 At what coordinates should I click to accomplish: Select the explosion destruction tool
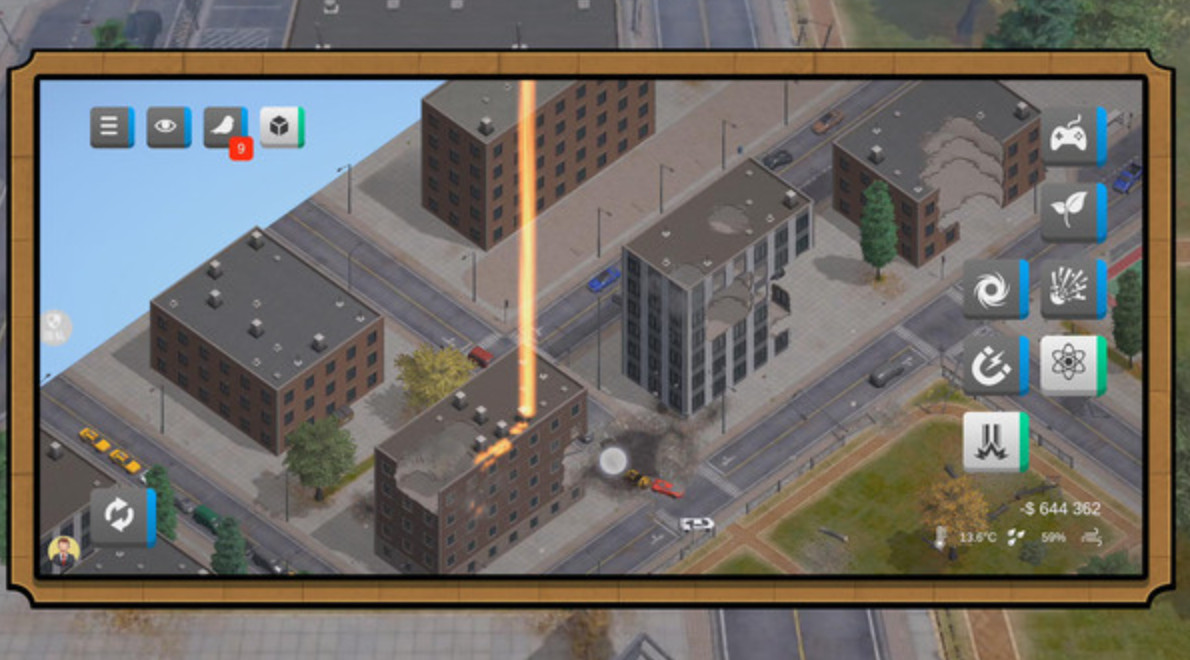click(1071, 289)
